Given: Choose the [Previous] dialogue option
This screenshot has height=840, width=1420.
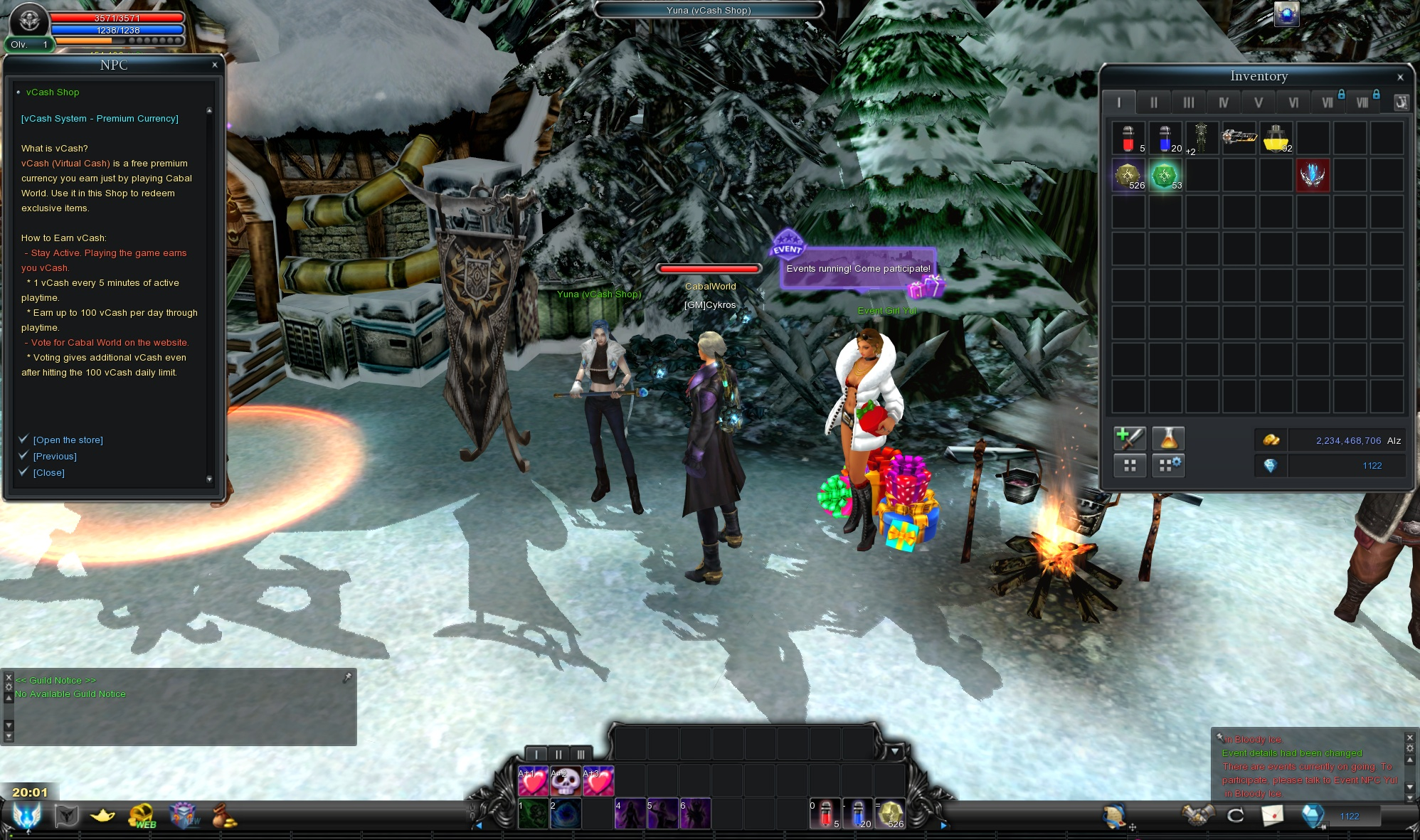Looking at the screenshot, I should 55,457.
